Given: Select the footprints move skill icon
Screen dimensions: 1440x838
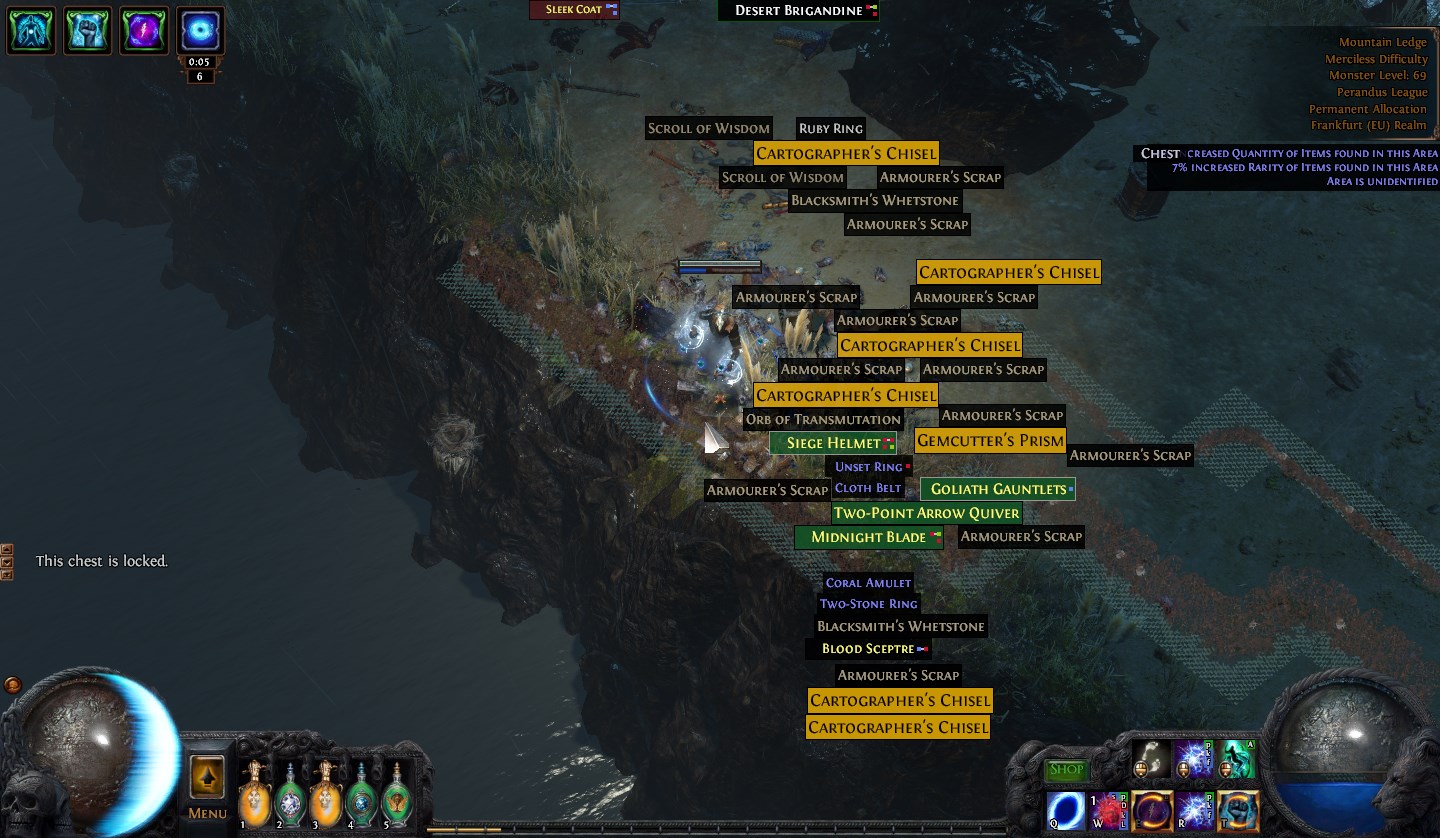Looking at the screenshot, I should click(1152, 759).
